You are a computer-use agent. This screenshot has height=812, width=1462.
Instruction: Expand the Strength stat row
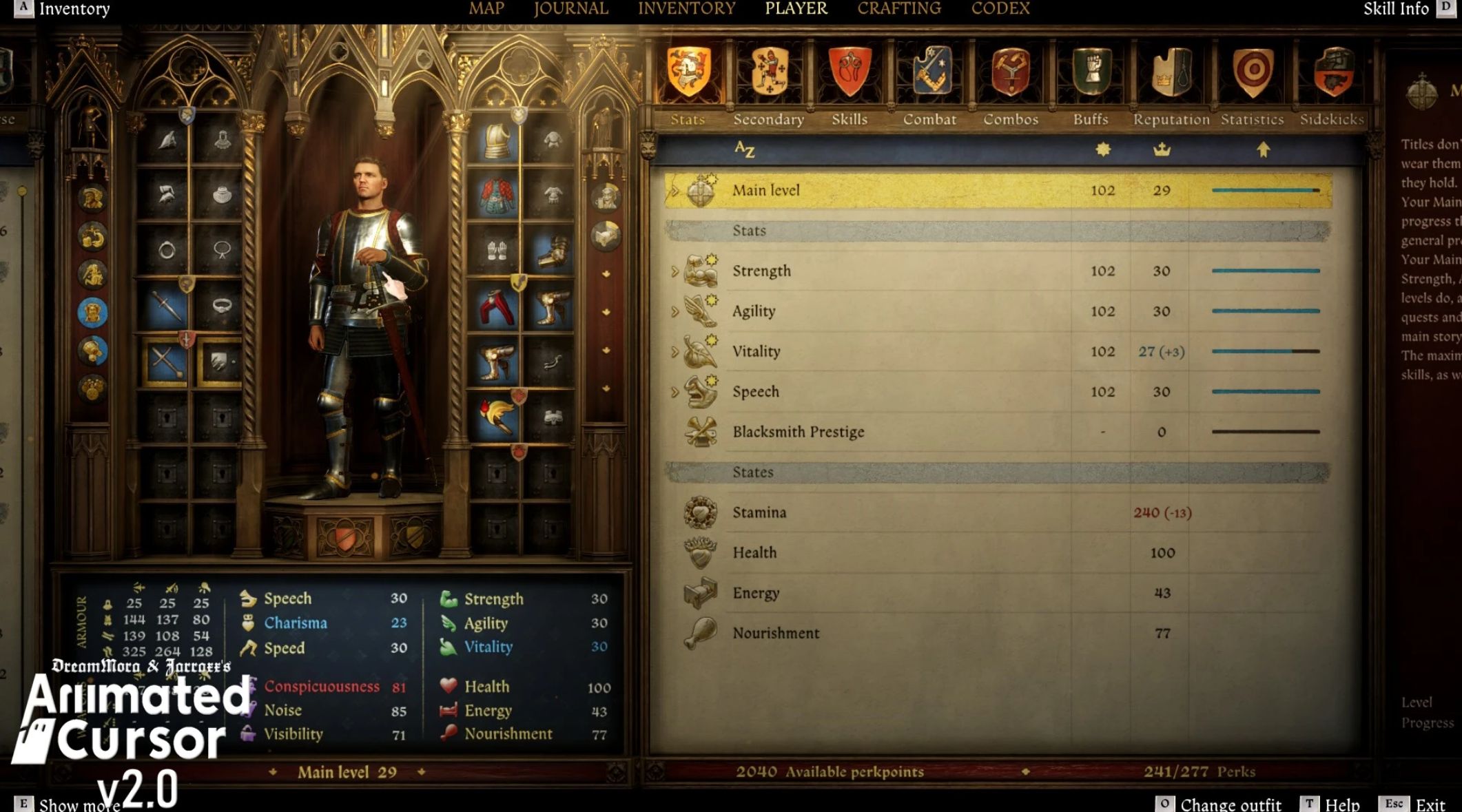pyautogui.click(x=675, y=271)
